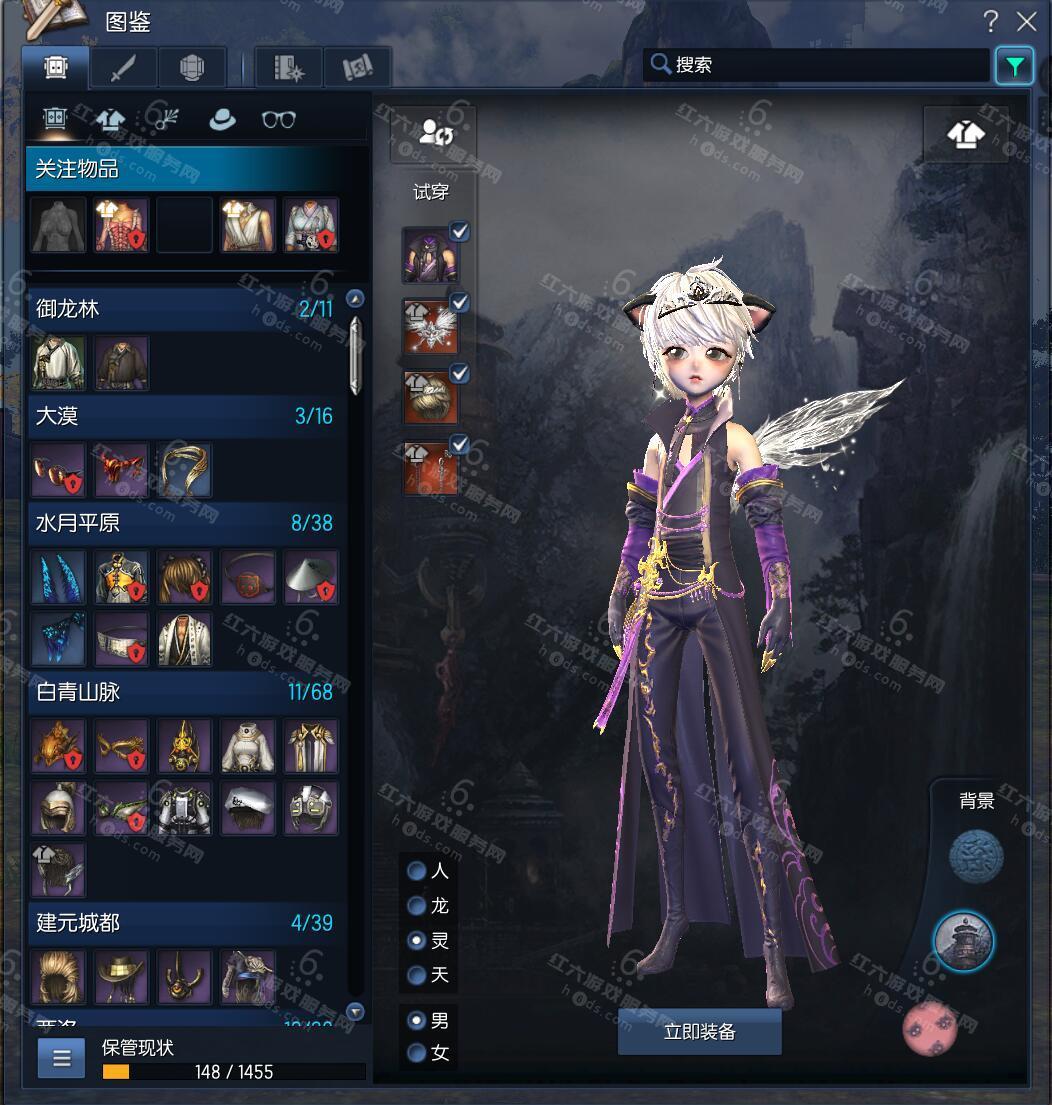The image size is (1052, 1105).
Task: Select the 龙 race option
Action: click(x=417, y=906)
